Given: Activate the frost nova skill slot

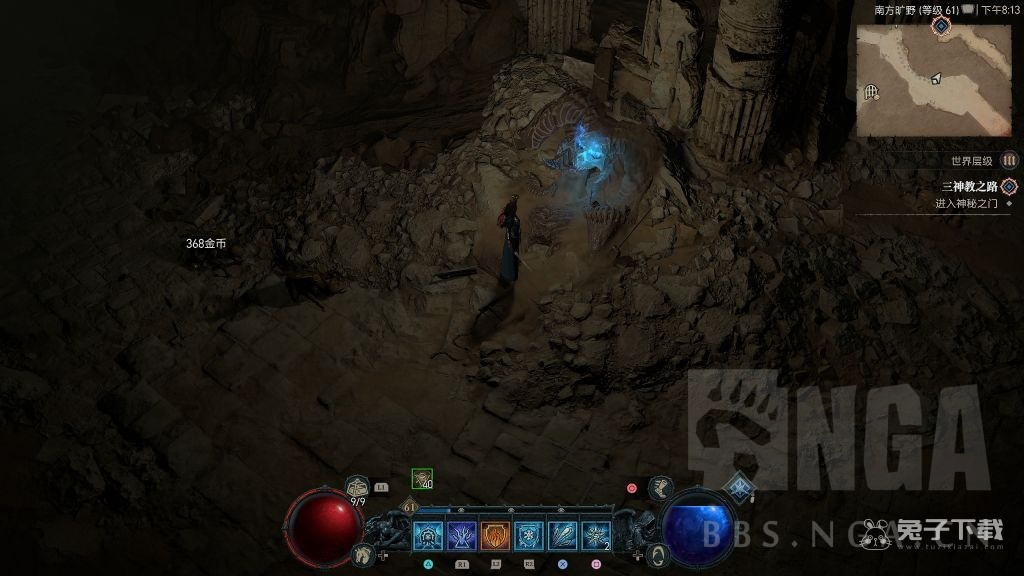Looking at the screenshot, I should (x=597, y=537).
